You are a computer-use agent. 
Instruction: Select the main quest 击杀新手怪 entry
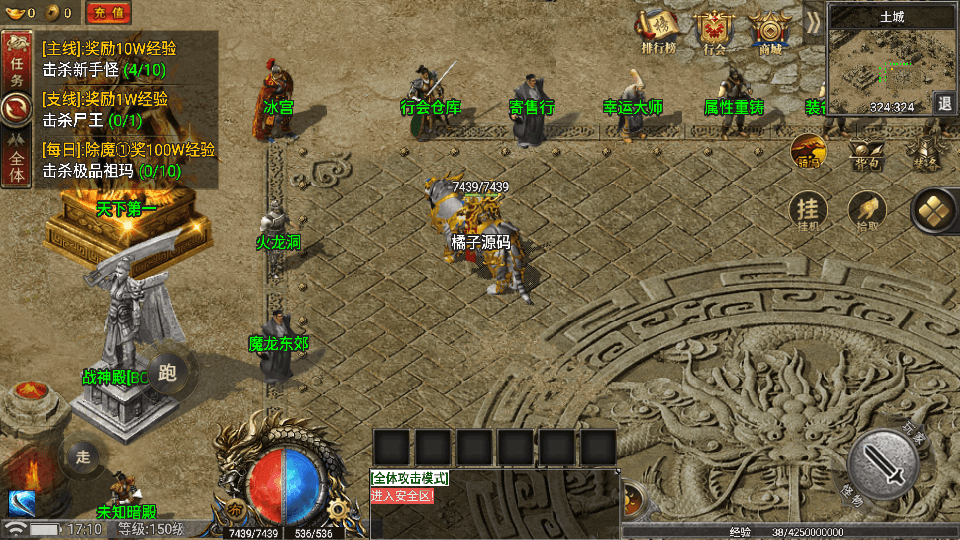tap(104, 70)
